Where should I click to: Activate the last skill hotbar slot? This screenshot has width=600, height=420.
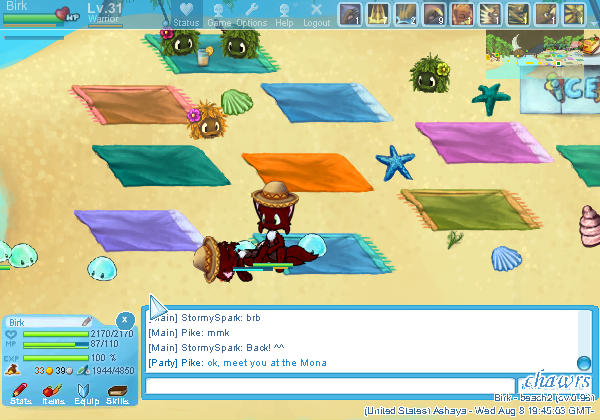click(x=573, y=14)
